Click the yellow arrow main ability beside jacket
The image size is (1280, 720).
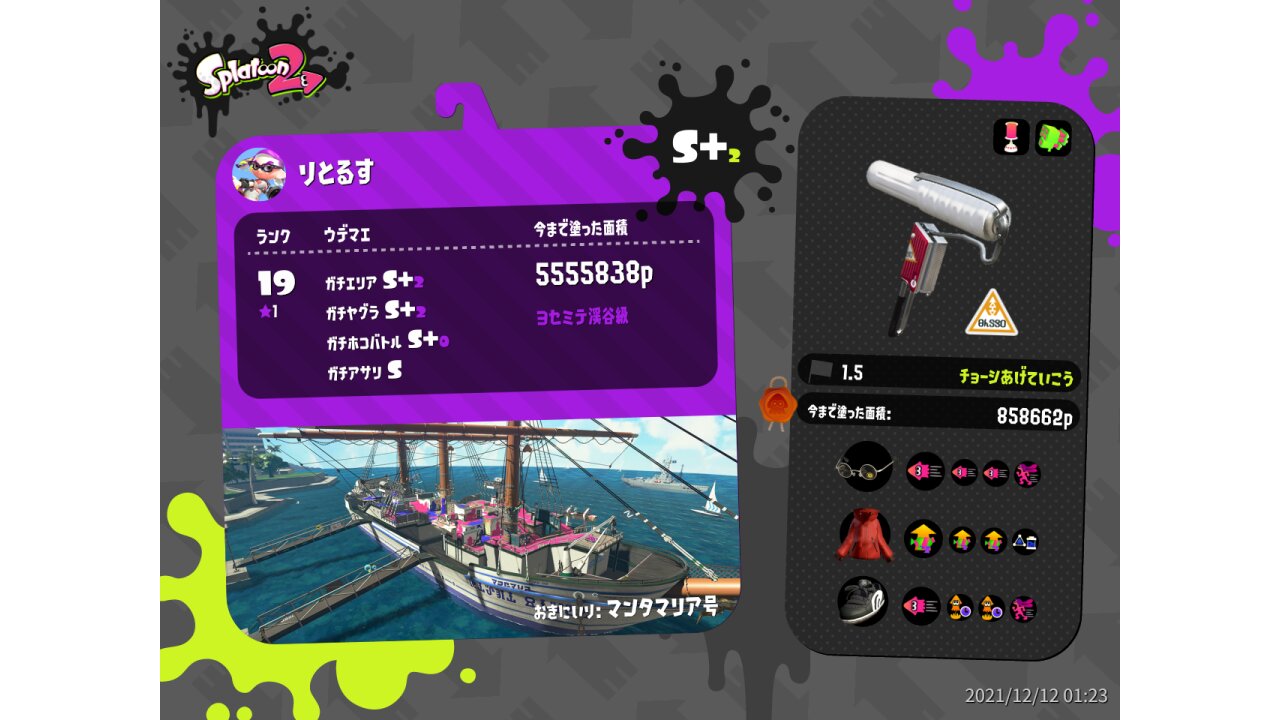923,539
